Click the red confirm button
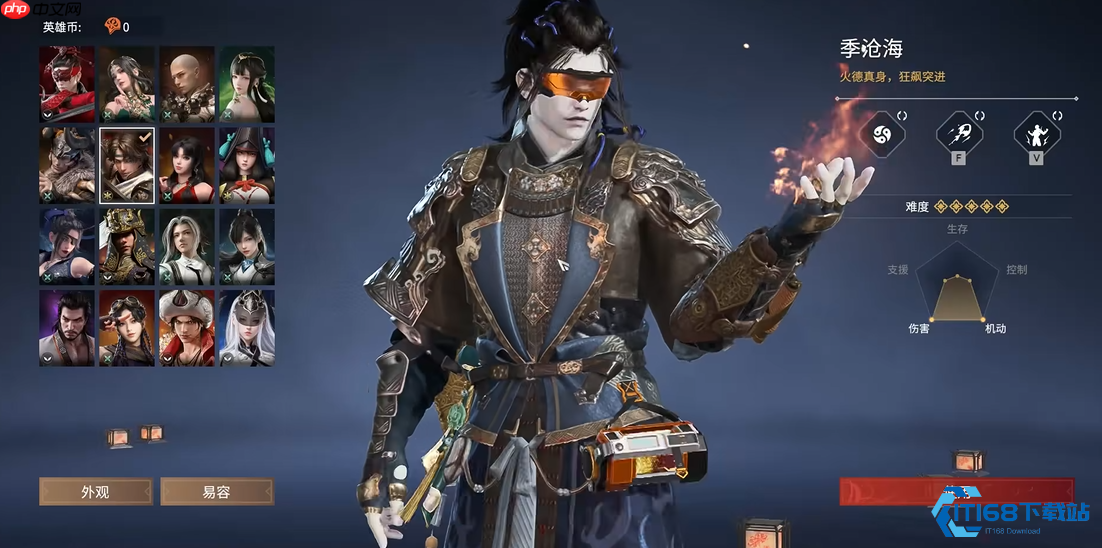The image size is (1102, 548). pos(955,491)
